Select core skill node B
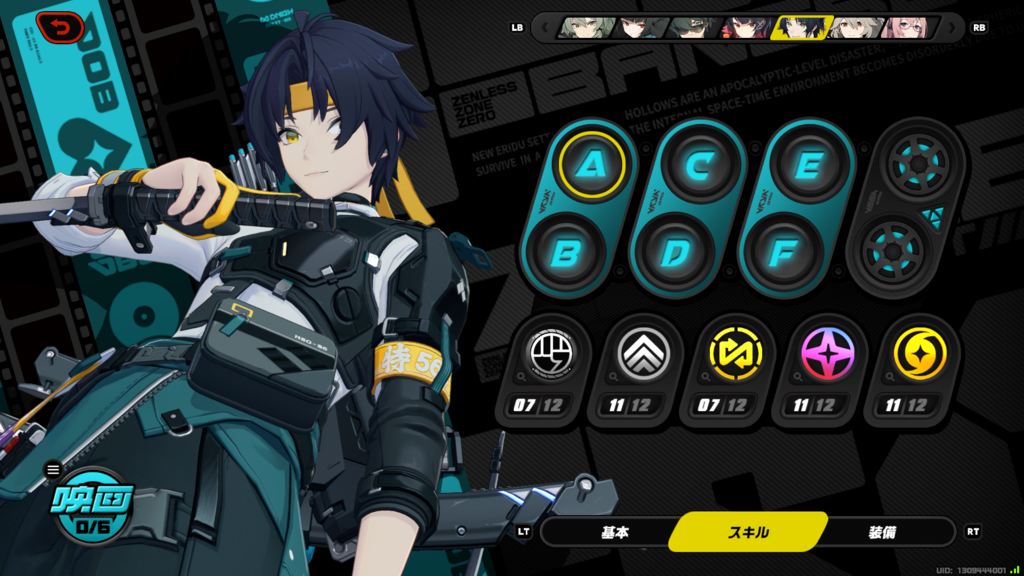This screenshot has height=576, width=1024. (x=567, y=252)
